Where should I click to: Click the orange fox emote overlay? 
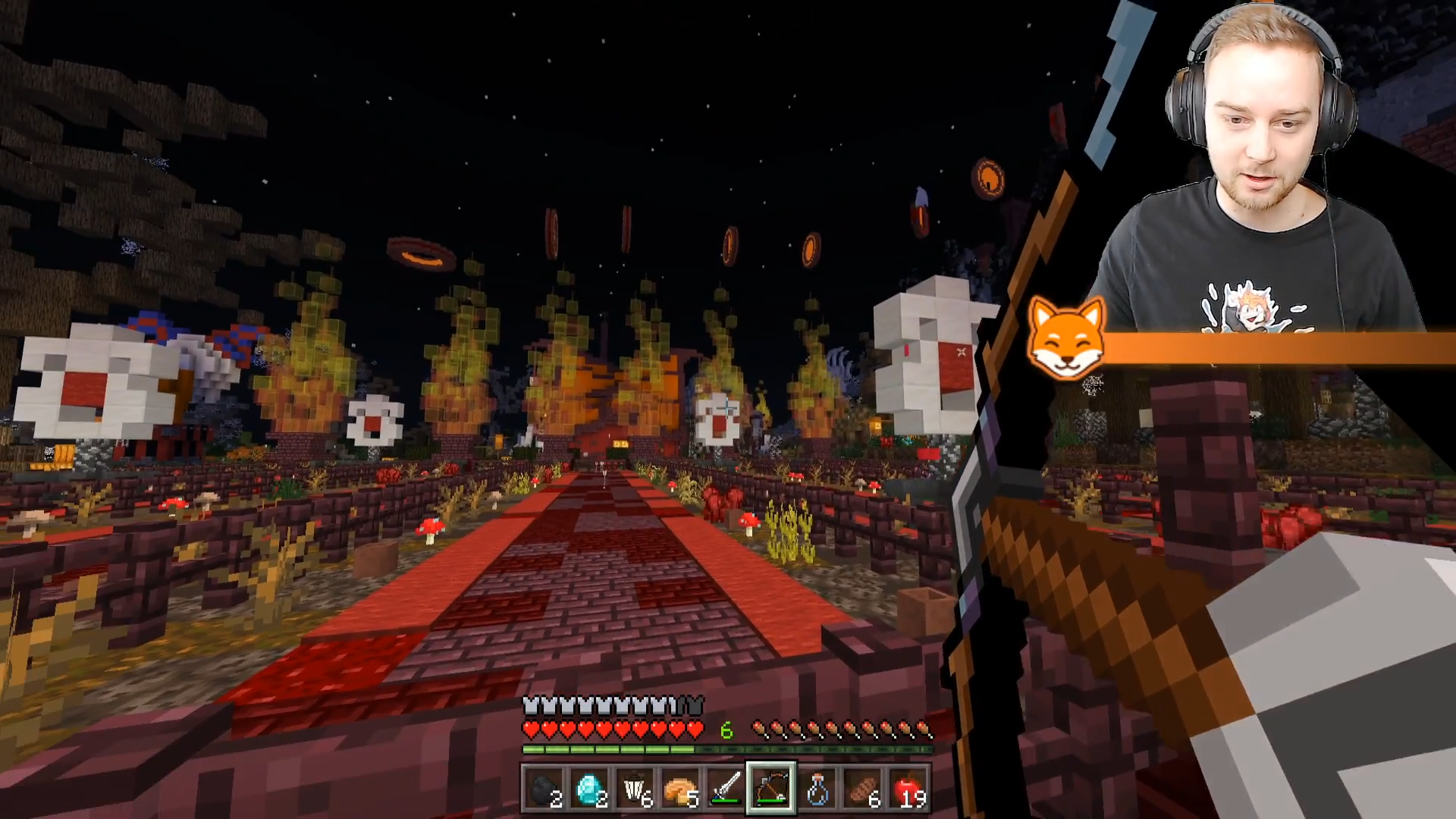1066,338
